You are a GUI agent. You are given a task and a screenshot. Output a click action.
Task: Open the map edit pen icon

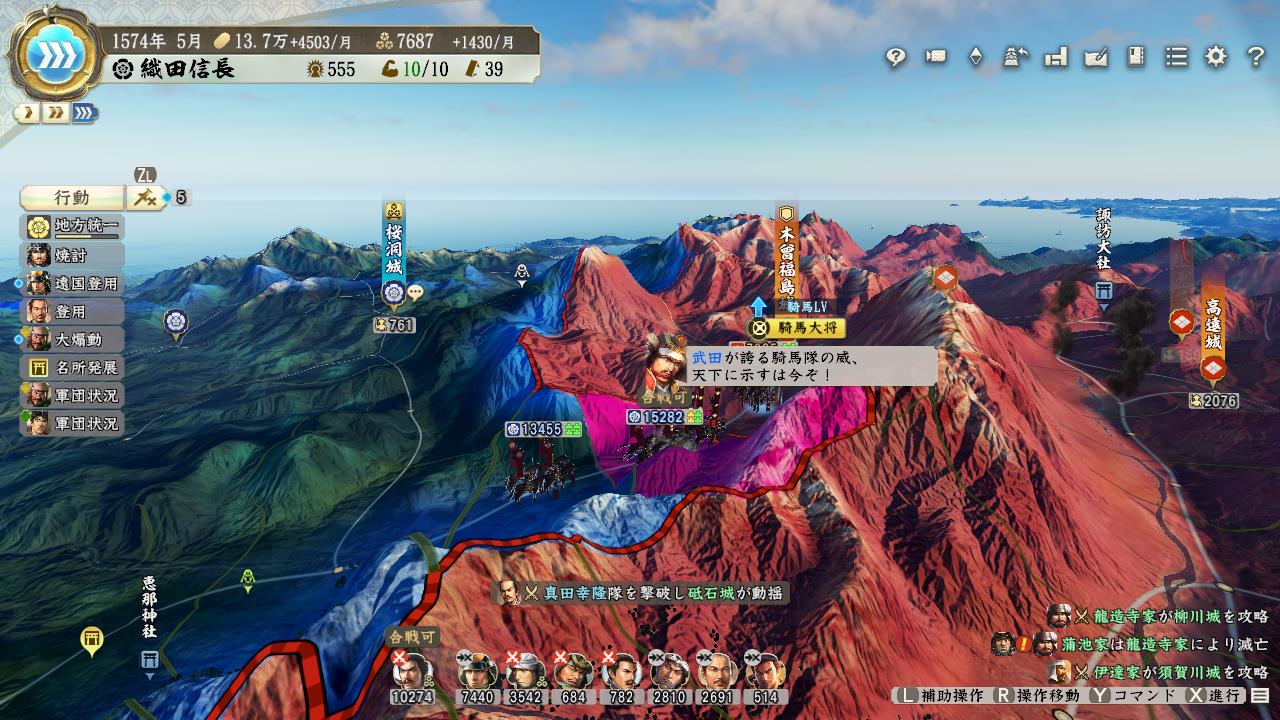[1096, 57]
